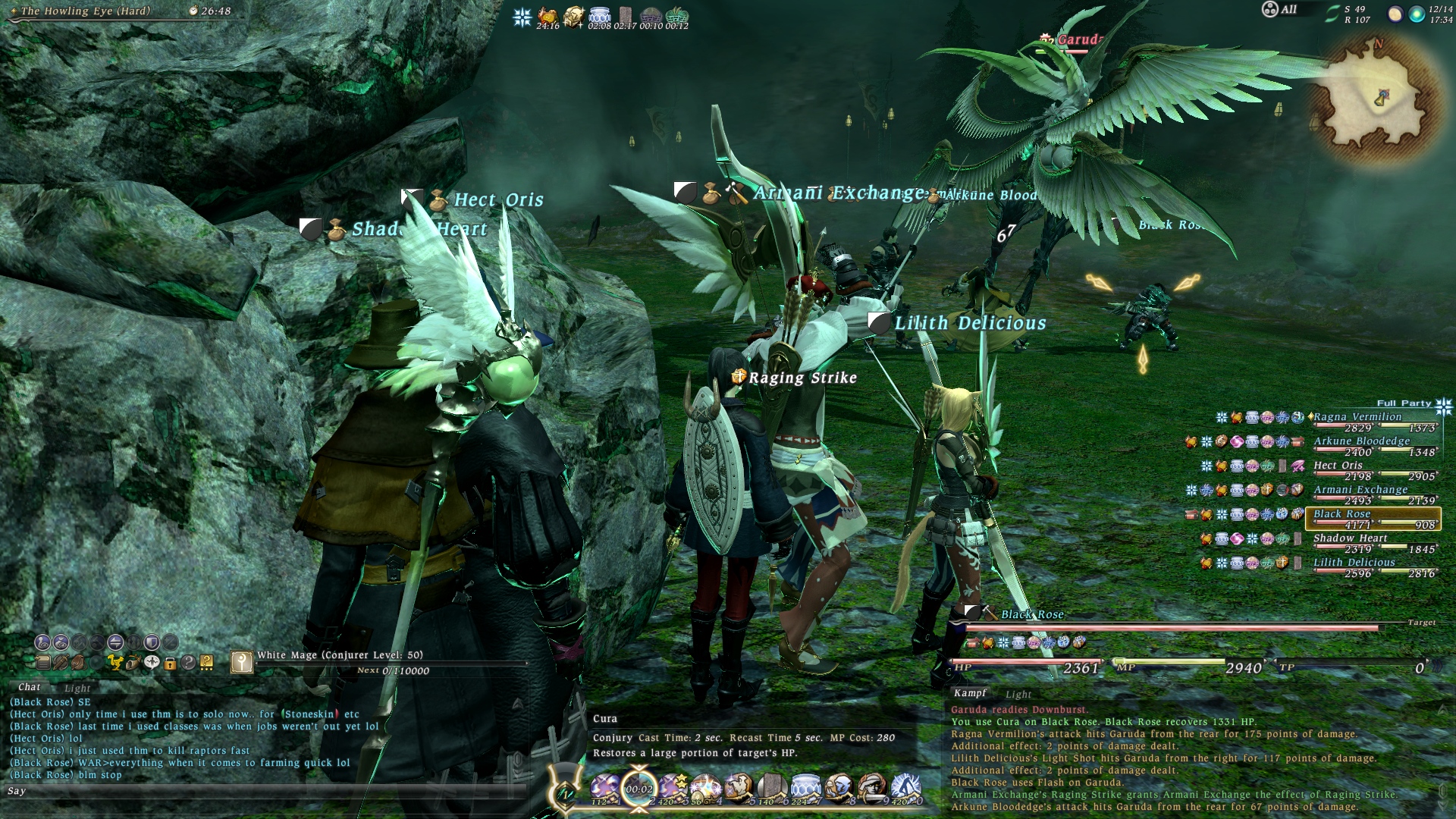
Task: Target Arkune Bloodedge from the party list
Action: 1361,441
